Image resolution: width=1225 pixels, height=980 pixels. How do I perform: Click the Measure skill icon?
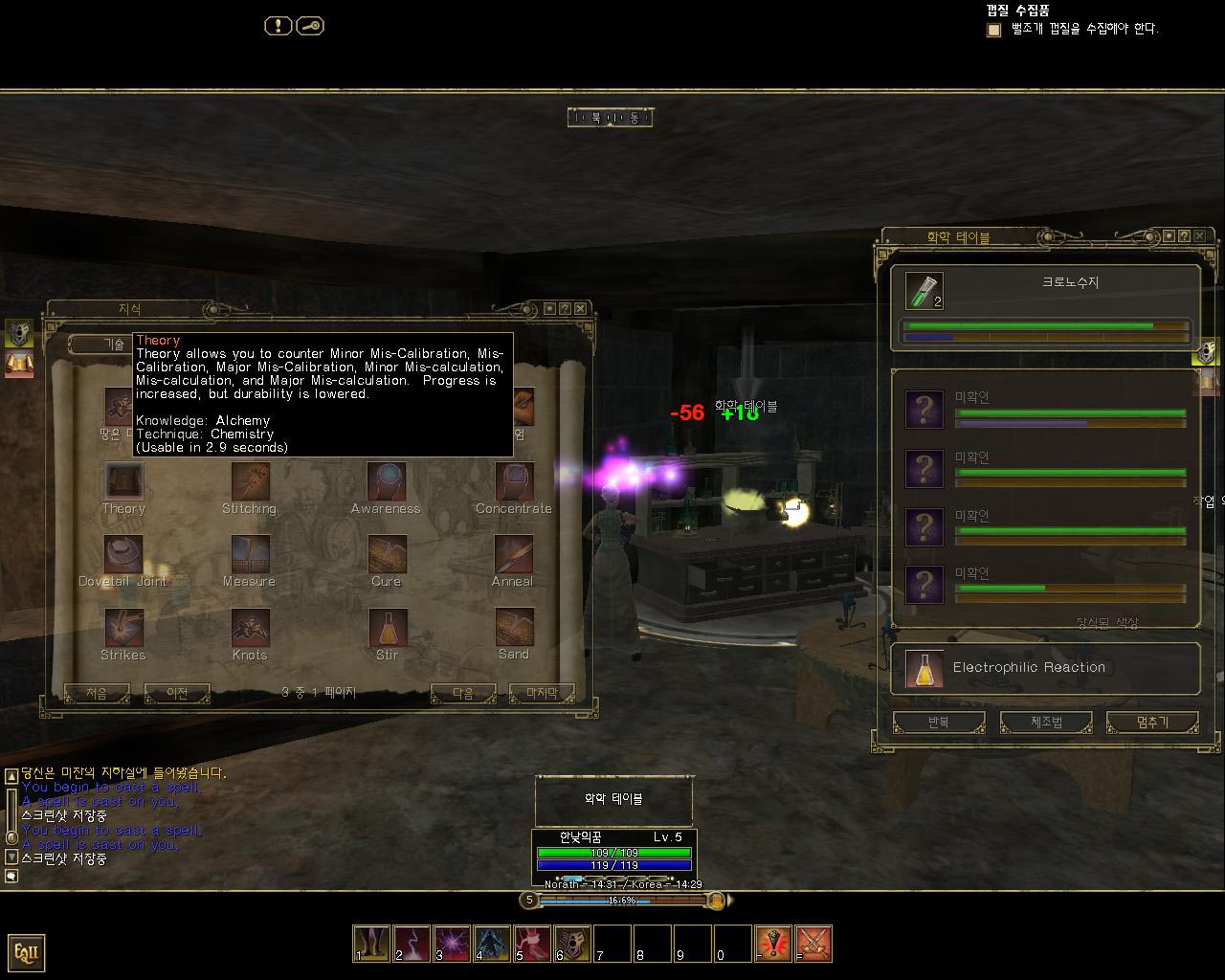[x=250, y=554]
